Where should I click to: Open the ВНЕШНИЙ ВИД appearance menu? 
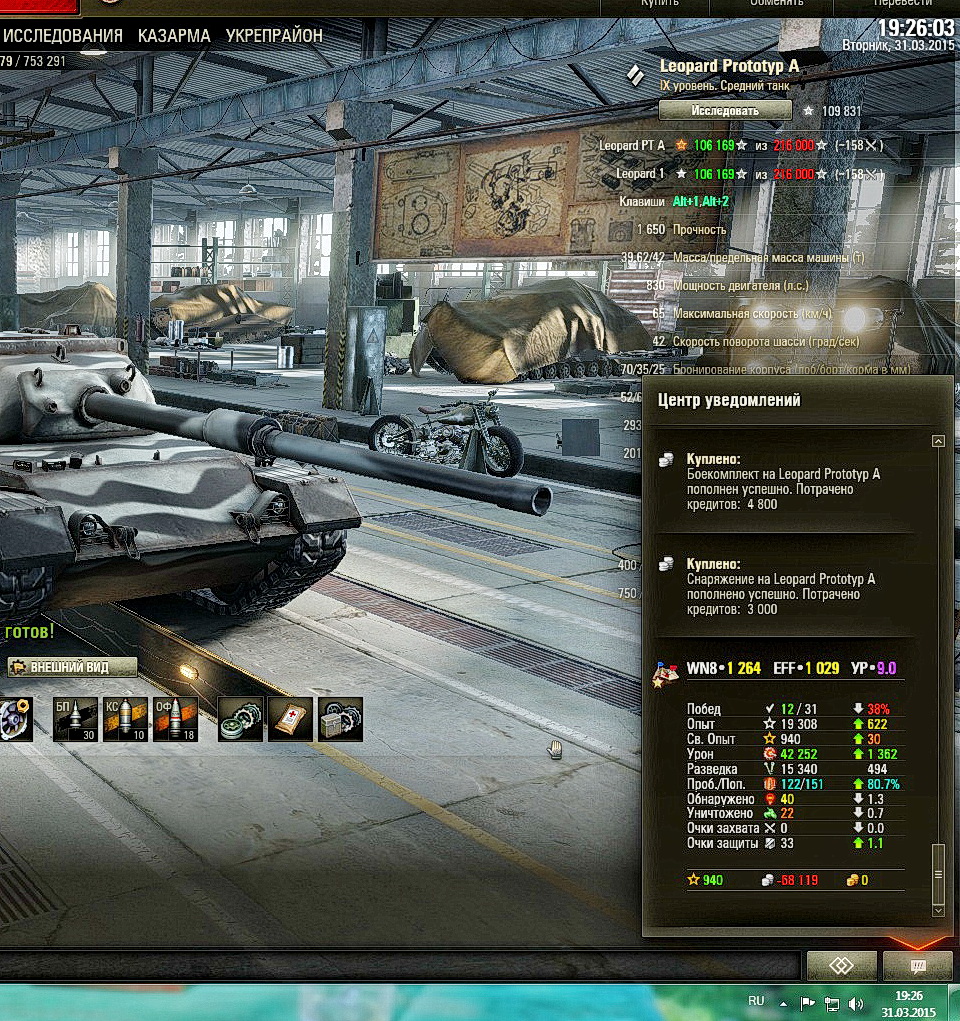[72, 667]
